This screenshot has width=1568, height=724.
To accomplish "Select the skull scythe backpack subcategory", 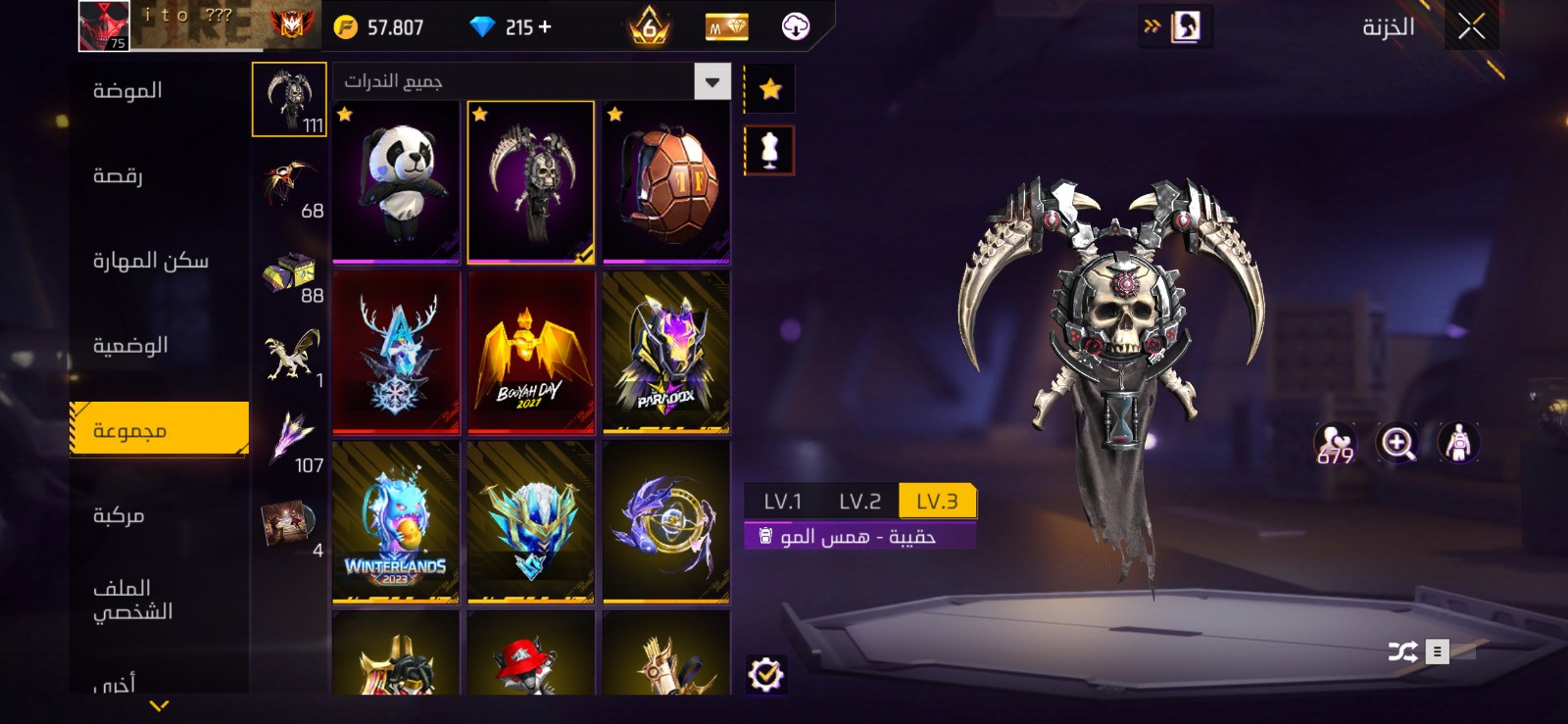I will [x=289, y=99].
